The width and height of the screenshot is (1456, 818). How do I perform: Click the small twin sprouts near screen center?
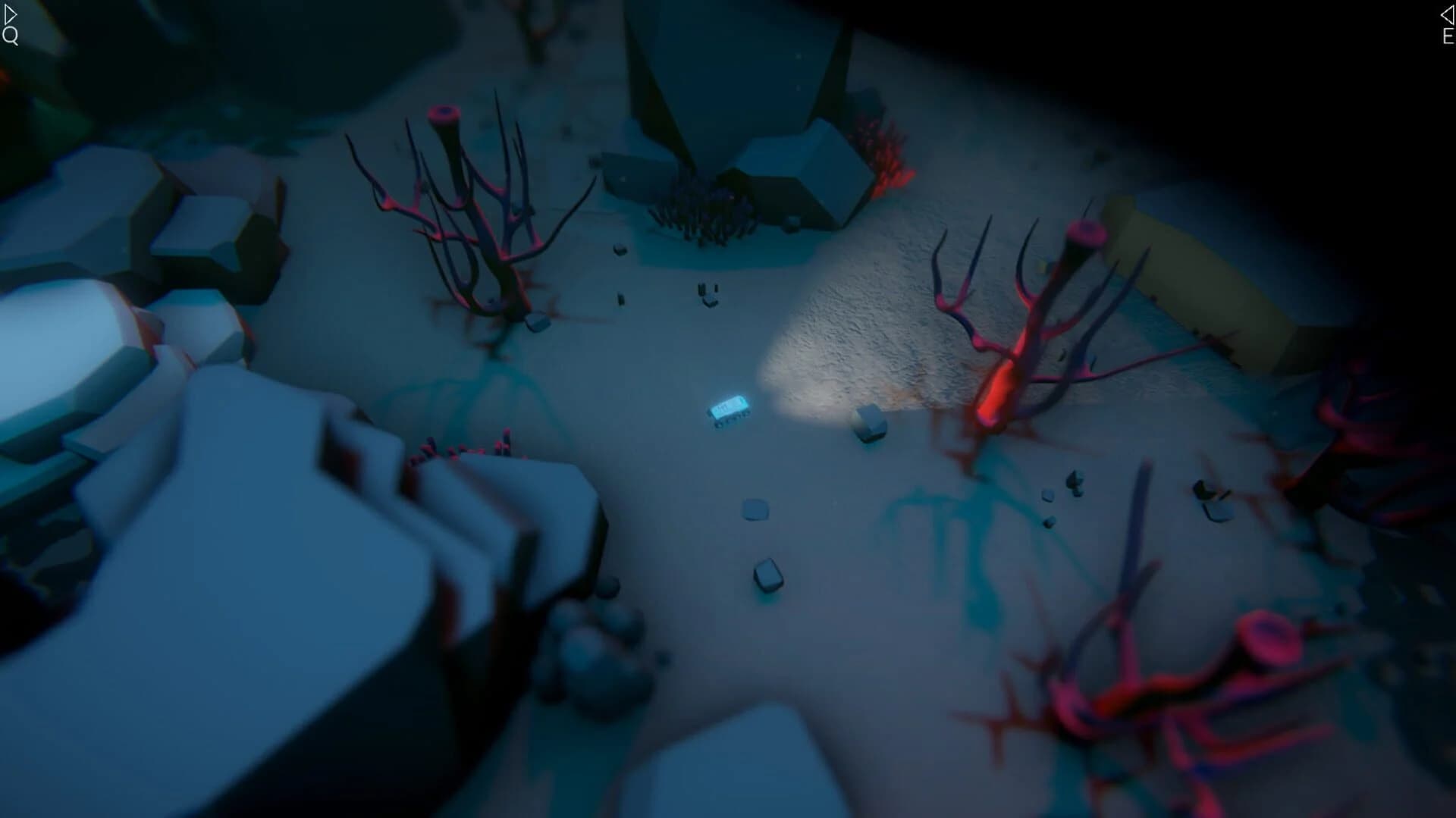[709, 292]
